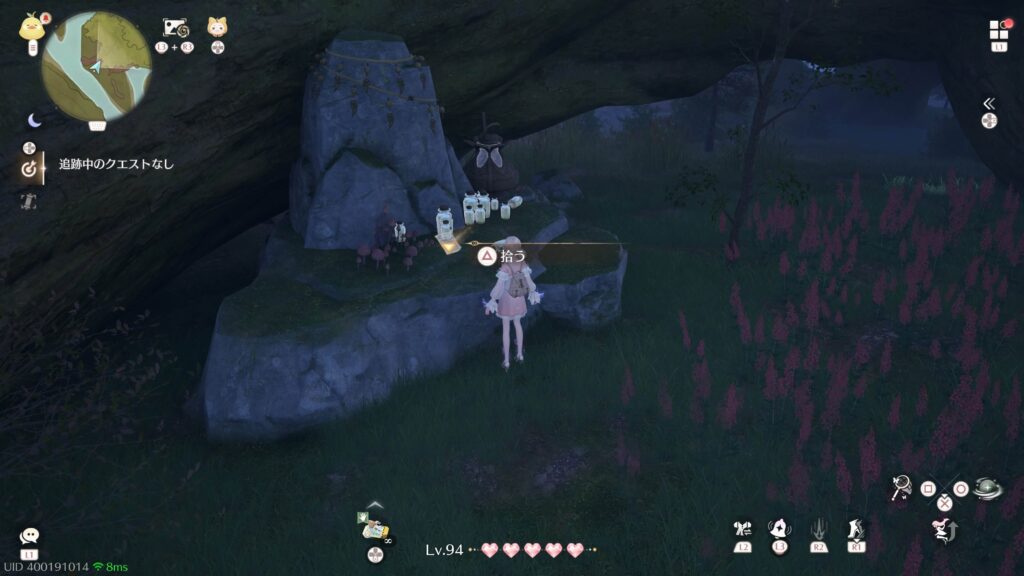Activate the bug-catching net ability
The image size is (1024, 576).
pos(901,487)
